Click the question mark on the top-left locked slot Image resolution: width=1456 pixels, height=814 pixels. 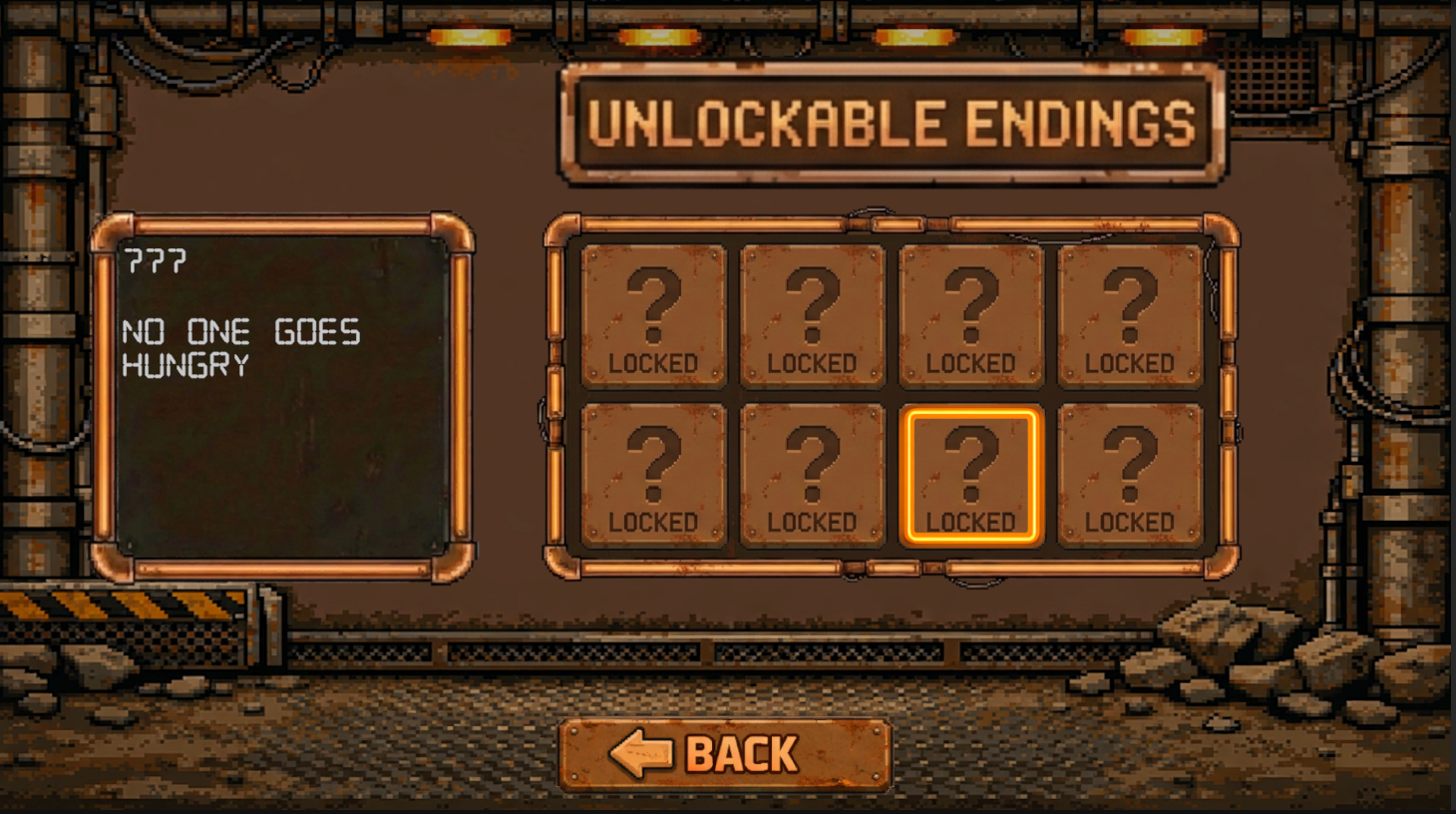[x=654, y=301]
